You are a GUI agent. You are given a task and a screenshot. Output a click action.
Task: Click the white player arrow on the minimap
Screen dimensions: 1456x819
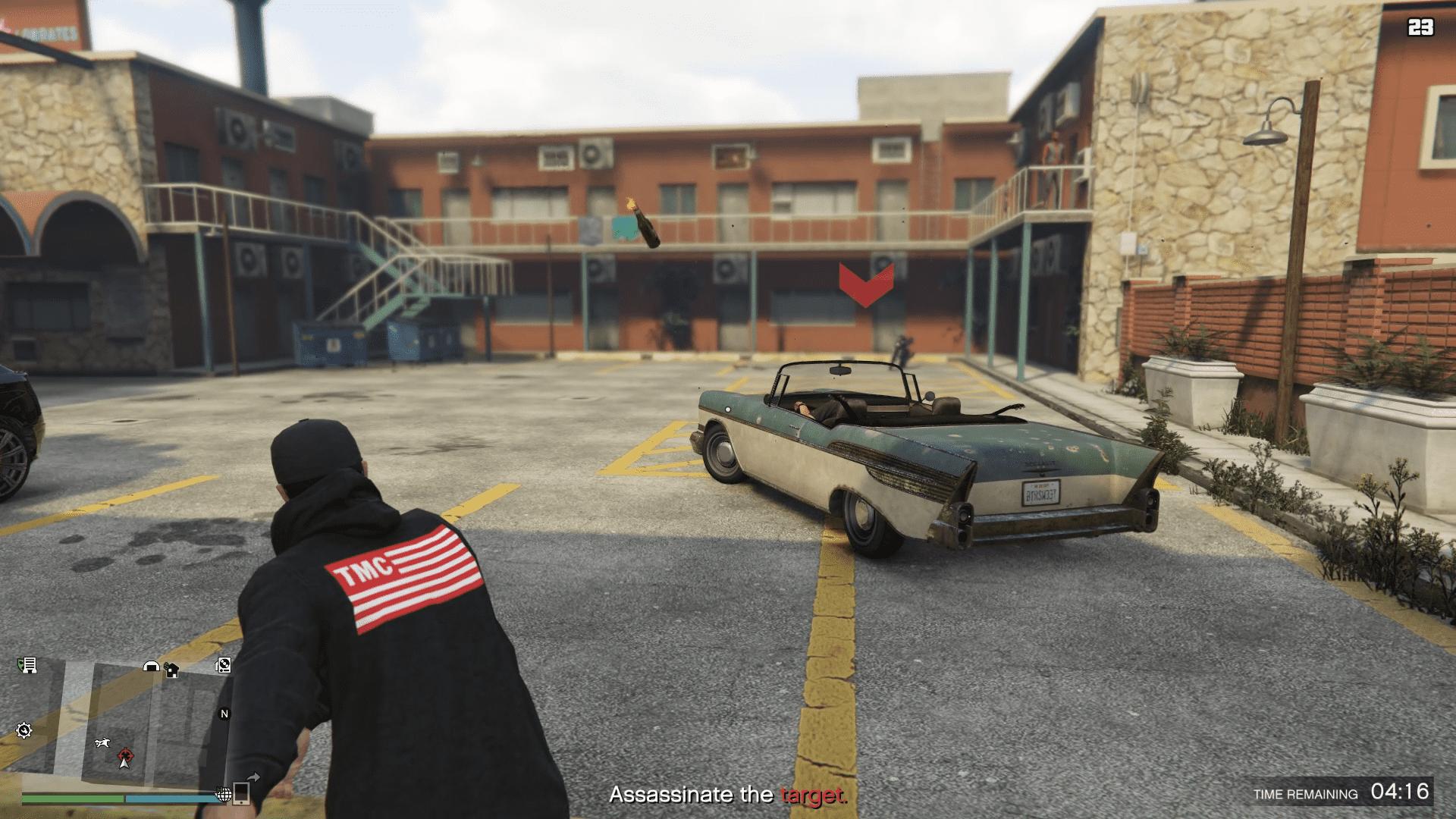click(x=125, y=763)
